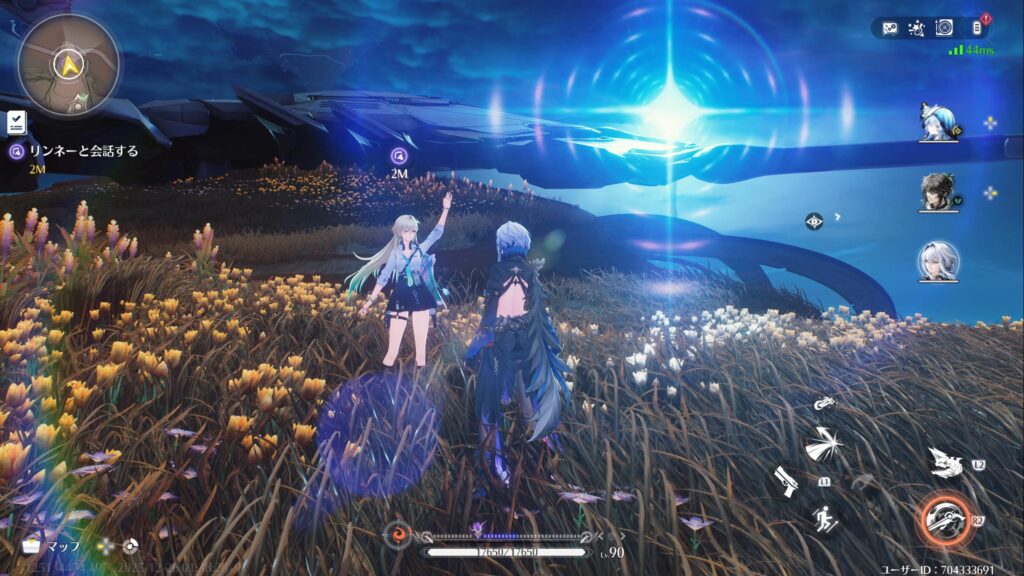
Task: Open the picture-frame icon in top bar
Action: [887, 28]
